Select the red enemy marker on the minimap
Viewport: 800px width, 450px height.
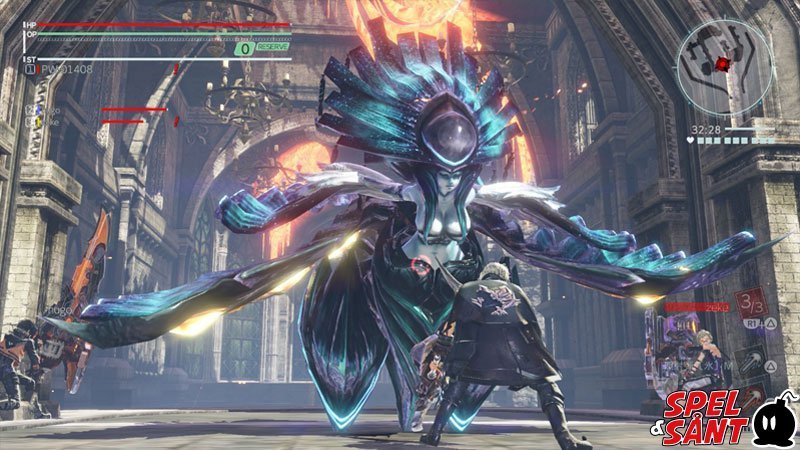[722, 64]
